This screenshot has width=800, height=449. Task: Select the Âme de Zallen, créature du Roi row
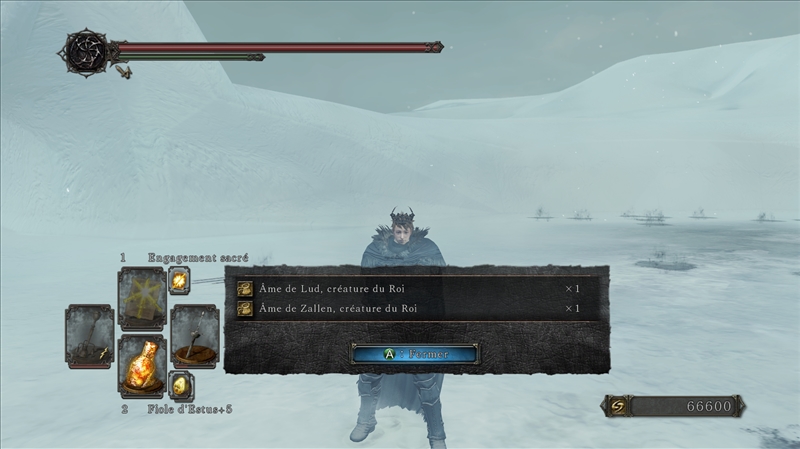pos(408,309)
